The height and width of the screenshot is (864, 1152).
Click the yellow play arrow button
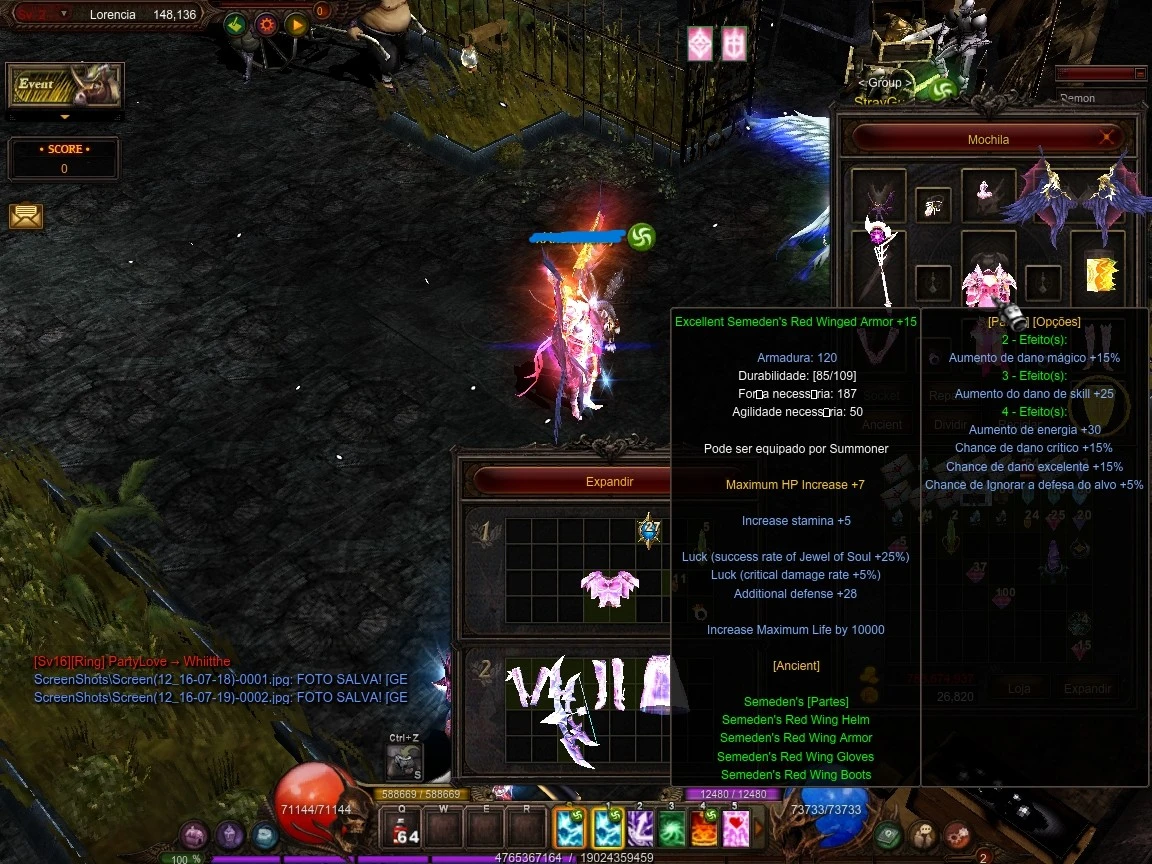coord(296,25)
